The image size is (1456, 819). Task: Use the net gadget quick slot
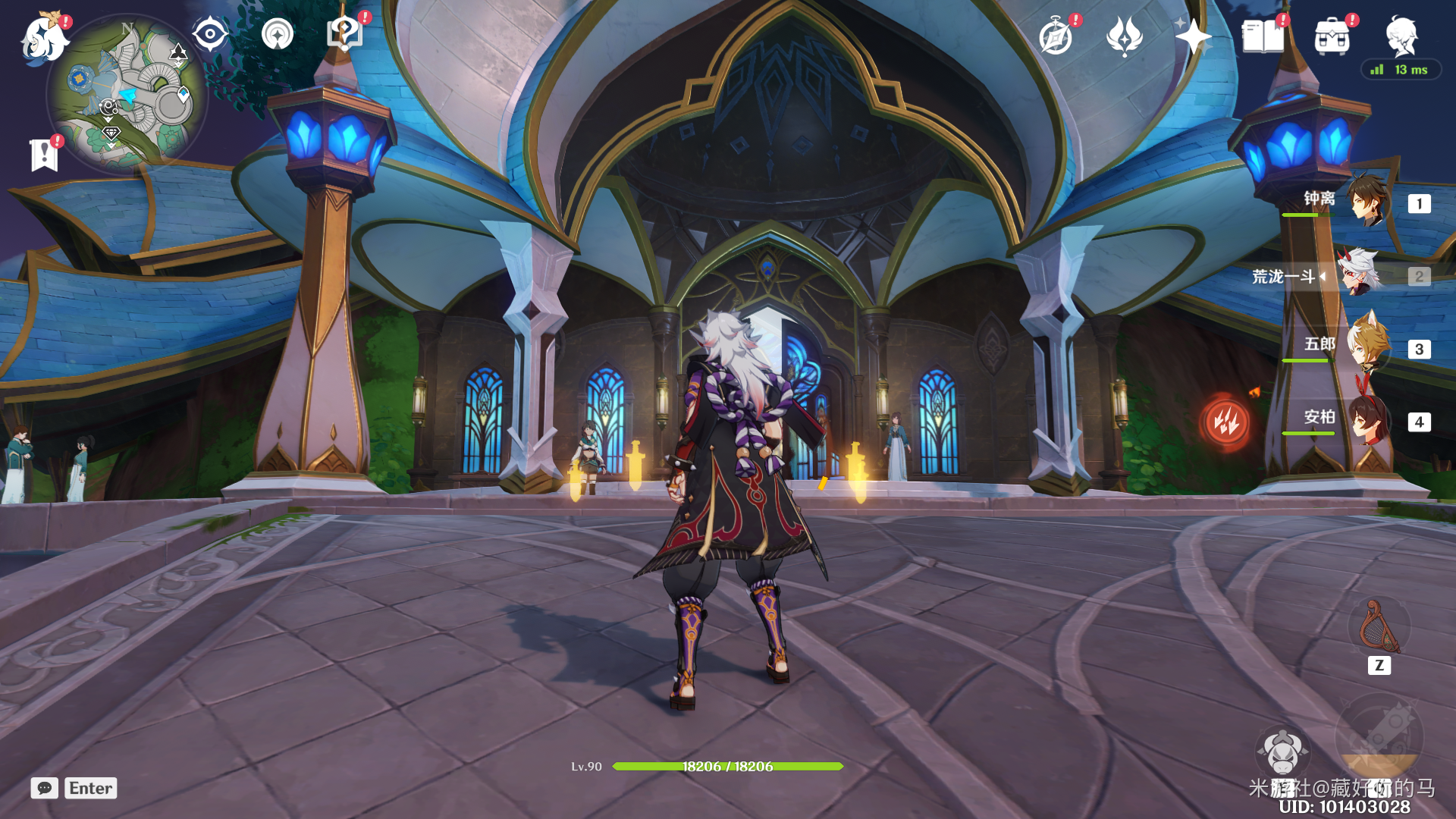coord(1378,628)
